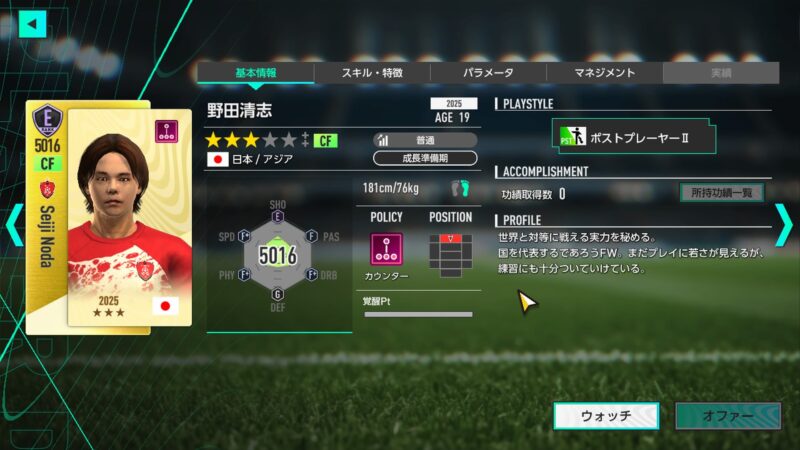Go back using the top-left arrow button
This screenshot has height=450, width=800.
pyautogui.click(x=33, y=23)
